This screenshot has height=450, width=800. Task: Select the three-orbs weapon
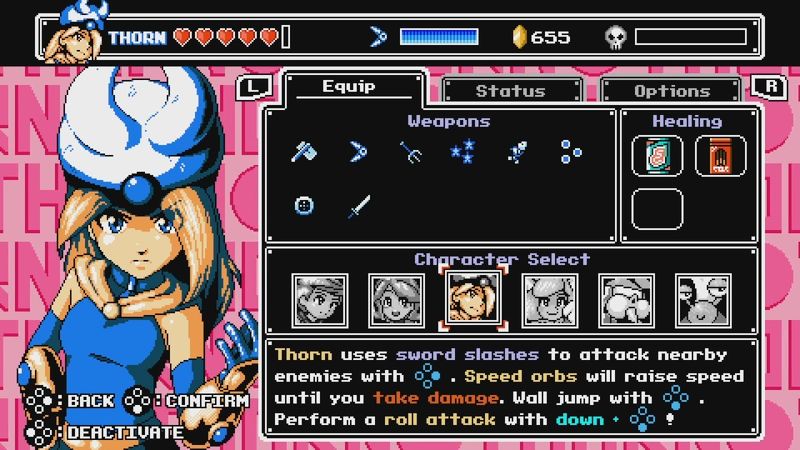point(571,153)
